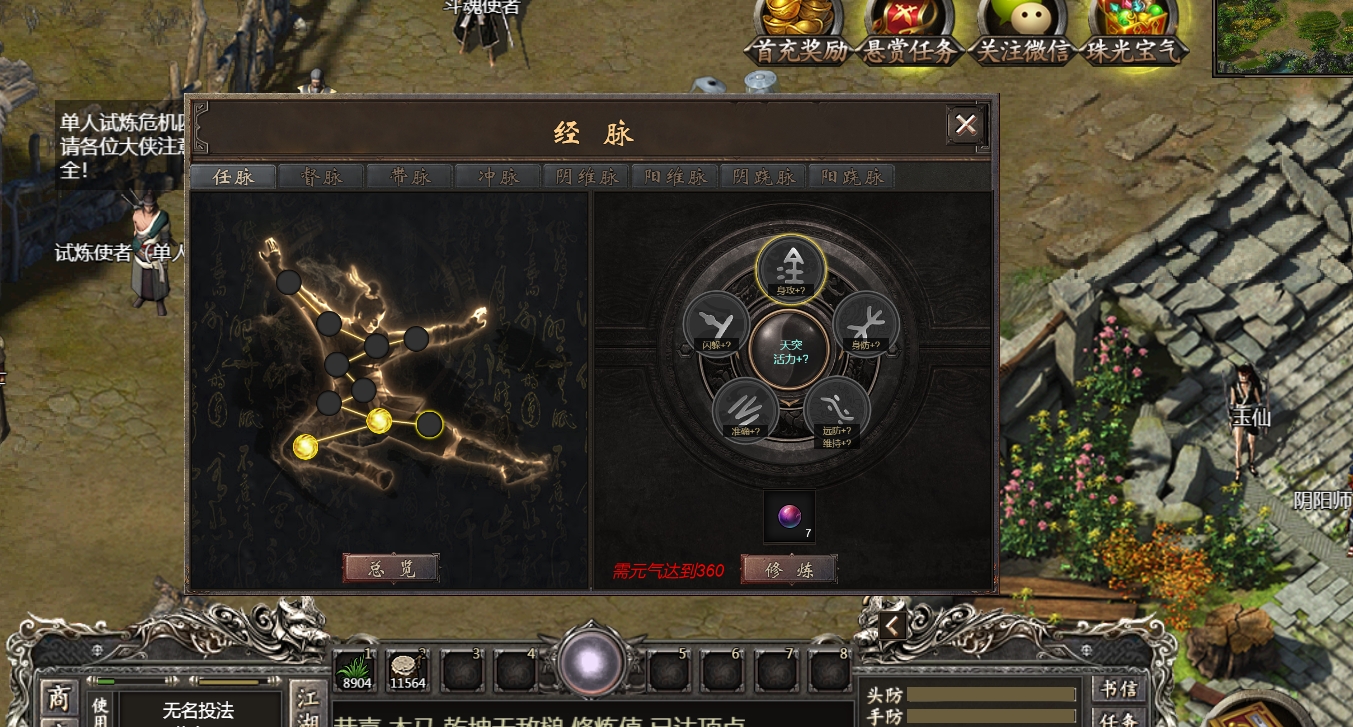Select the 阳跷脉 tab
Viewport: 1353px width, 727px height.
(x=851, y=177)
